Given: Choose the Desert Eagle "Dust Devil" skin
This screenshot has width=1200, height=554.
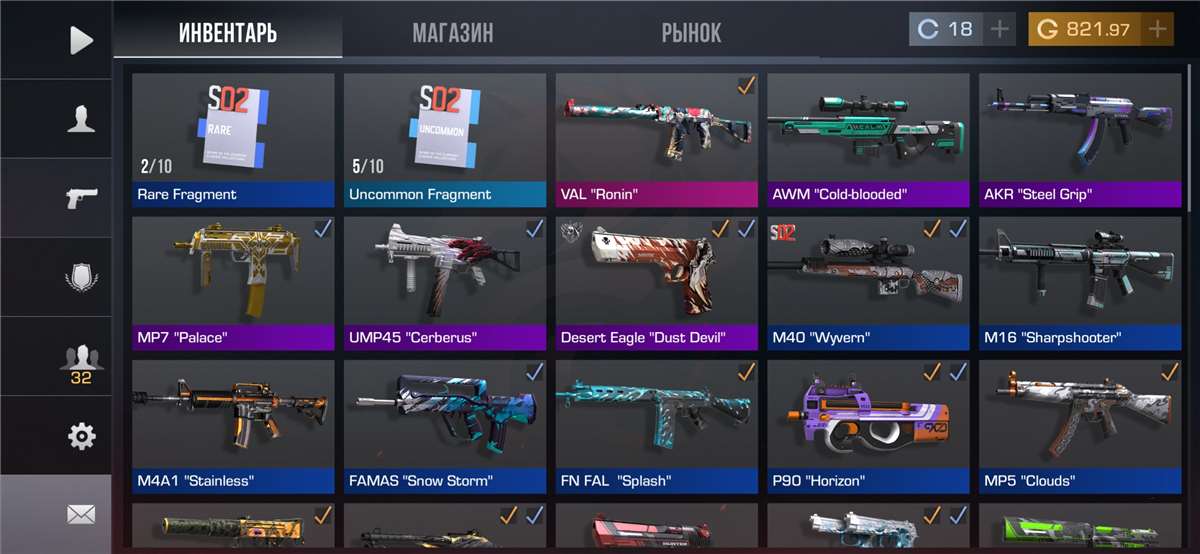Looking at the screenshot, I should [657, 283].
